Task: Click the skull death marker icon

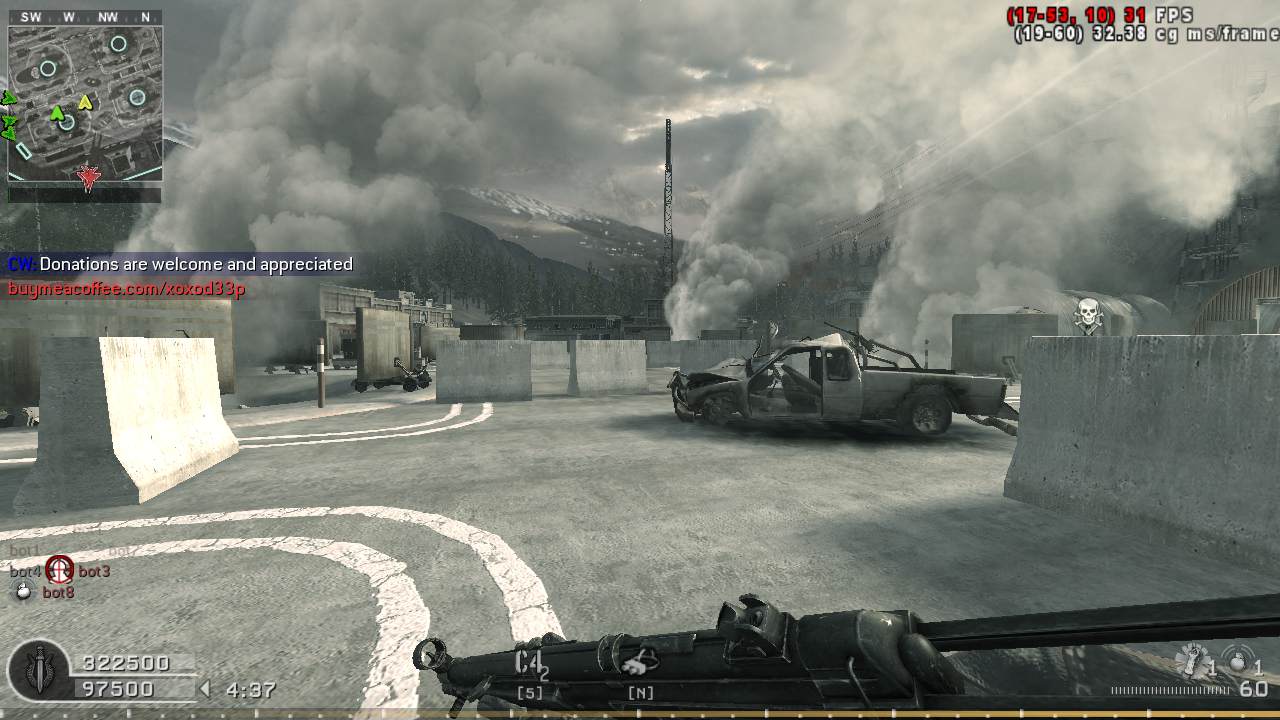Action: coord(1087,314)
